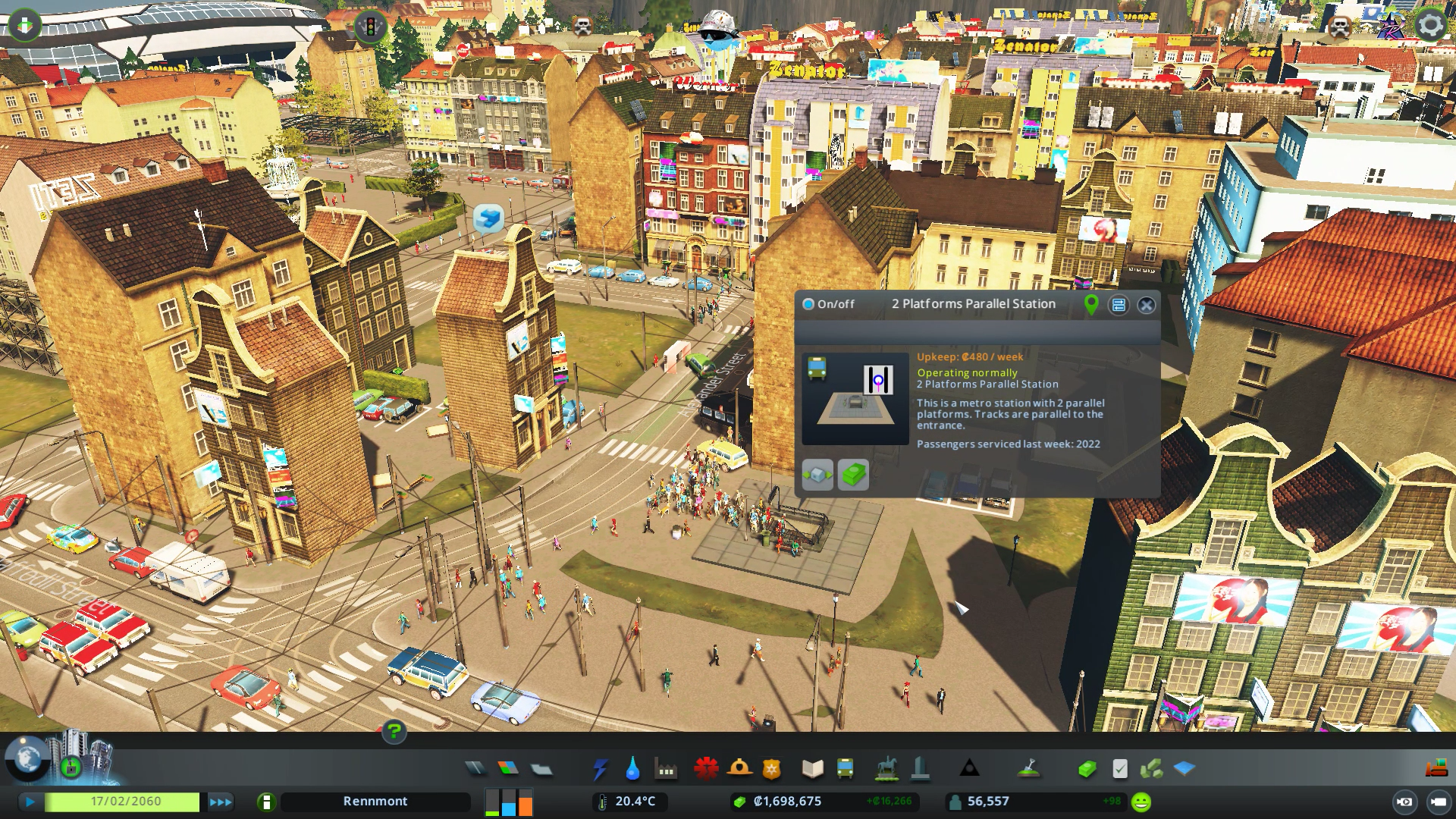
Task: Open the Electricity lightning bolt menu
Action: click(600, 769)
